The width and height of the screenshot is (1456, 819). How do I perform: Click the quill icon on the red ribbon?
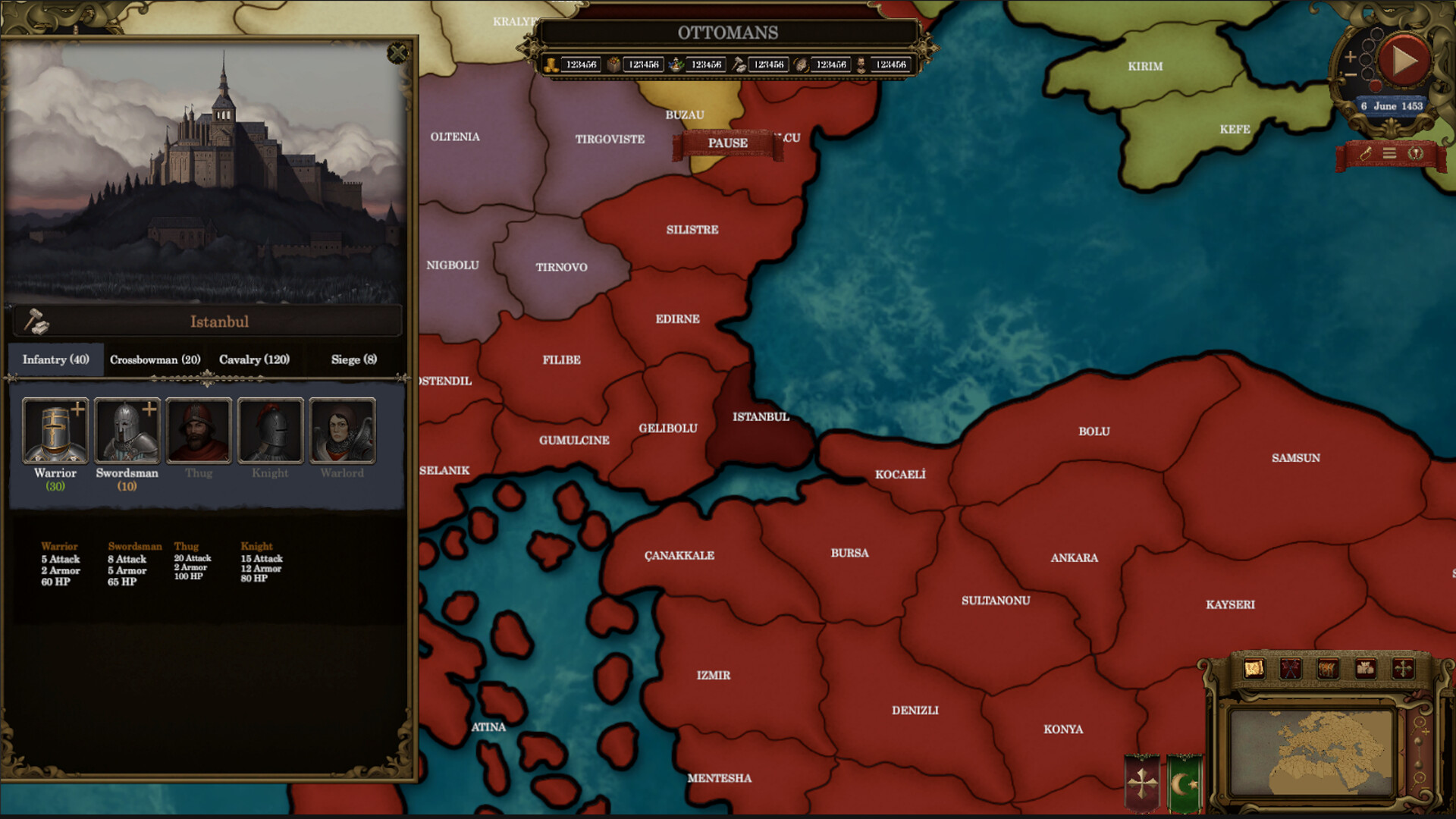pos(1365,152)
